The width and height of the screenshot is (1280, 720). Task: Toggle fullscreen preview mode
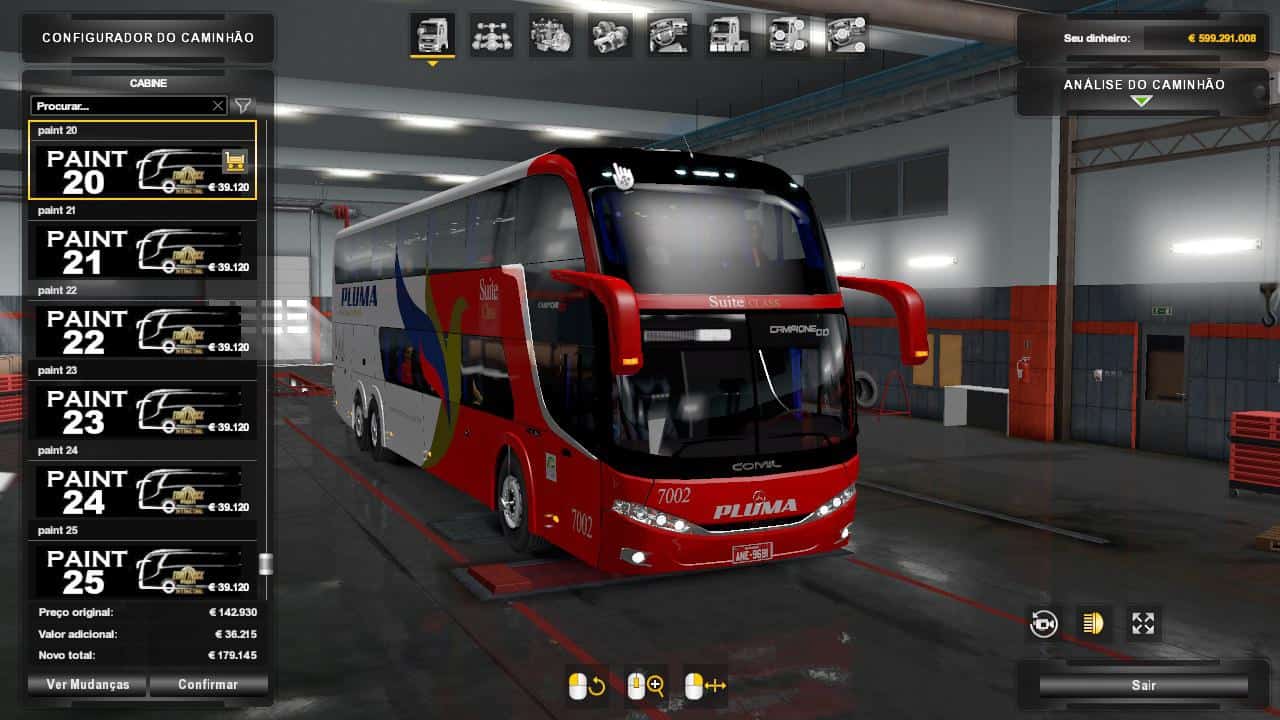(x=1143, y=622)
